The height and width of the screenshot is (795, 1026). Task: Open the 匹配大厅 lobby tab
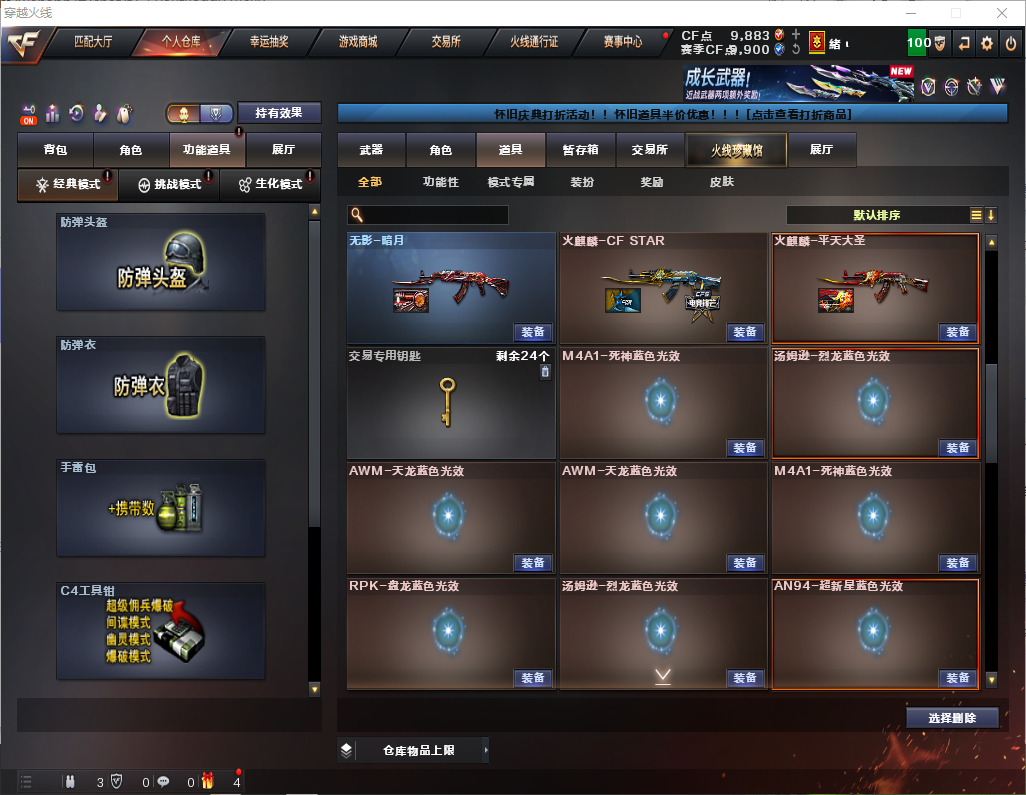coord(92,42)
